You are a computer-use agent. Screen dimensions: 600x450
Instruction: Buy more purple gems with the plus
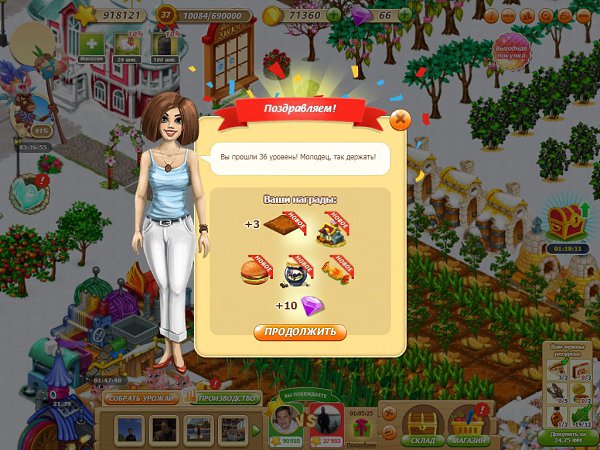[405, 16]
